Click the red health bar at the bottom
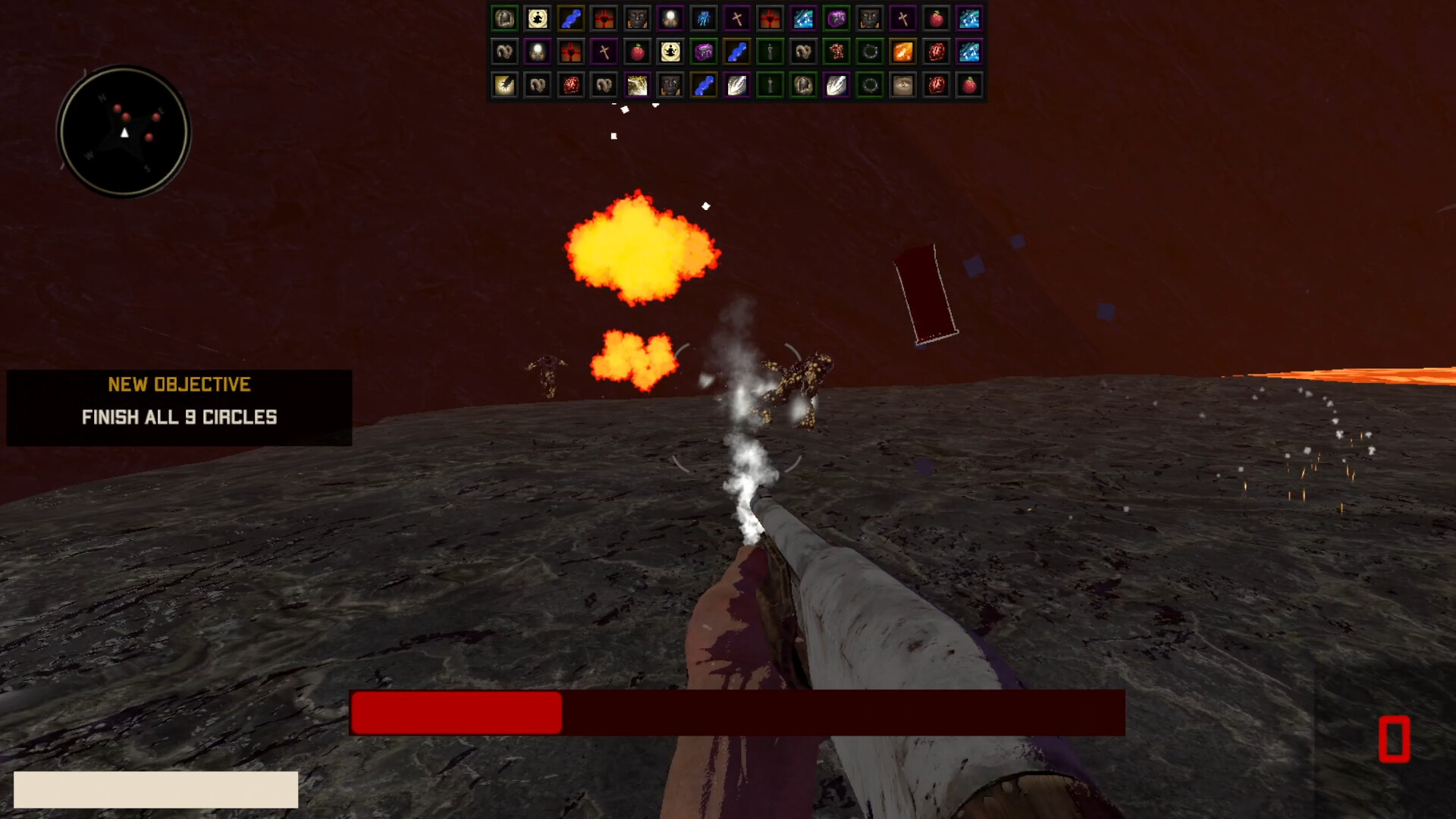 [455, 713]
